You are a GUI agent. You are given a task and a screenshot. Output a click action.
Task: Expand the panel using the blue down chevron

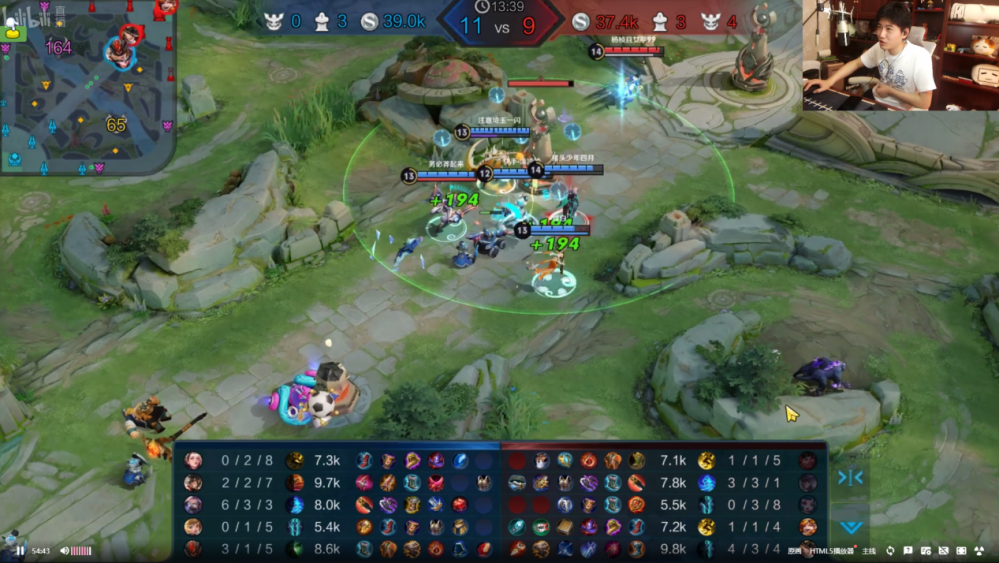(x=850, y=526)
